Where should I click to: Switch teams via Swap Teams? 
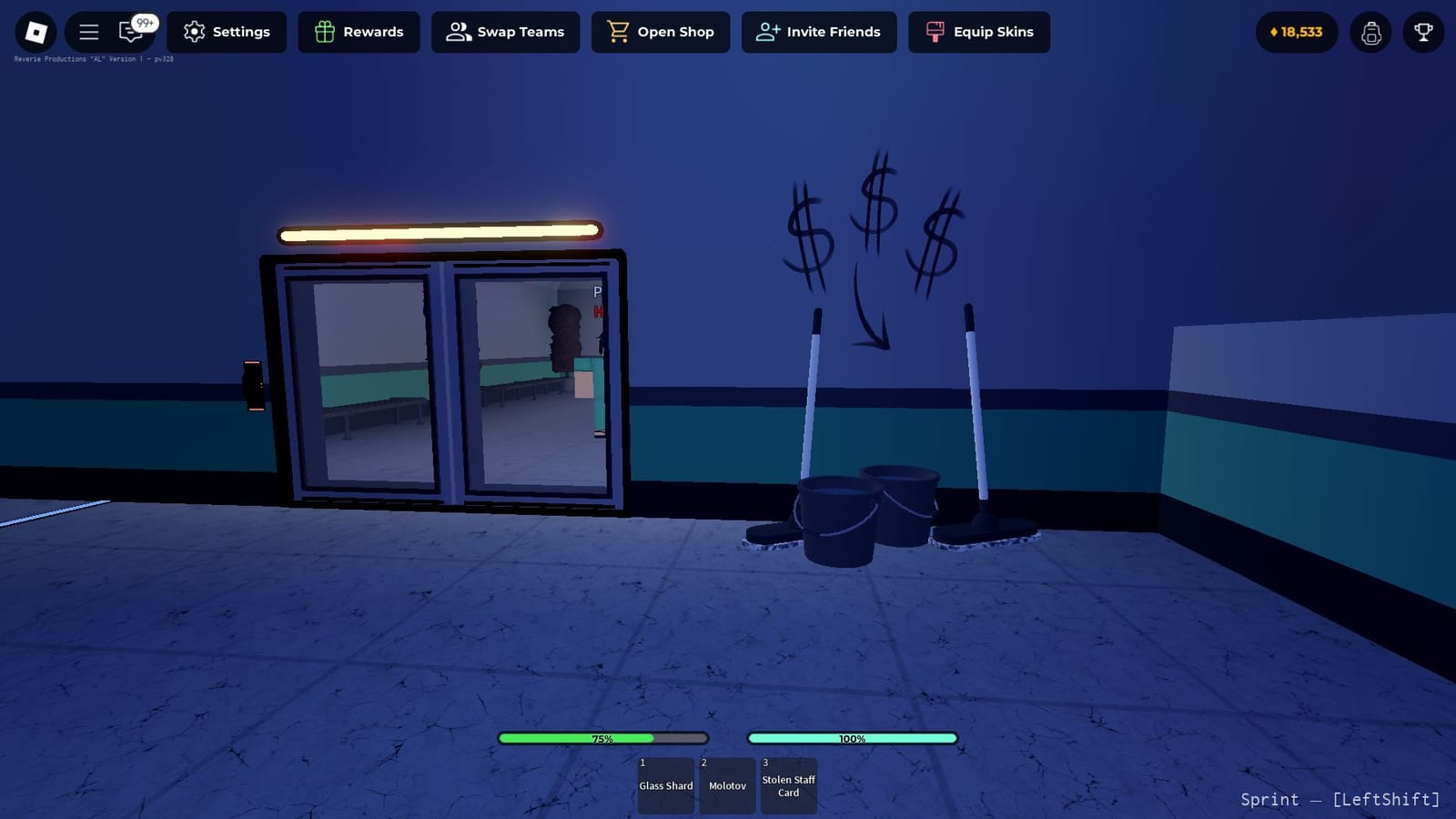pos(505,32)
